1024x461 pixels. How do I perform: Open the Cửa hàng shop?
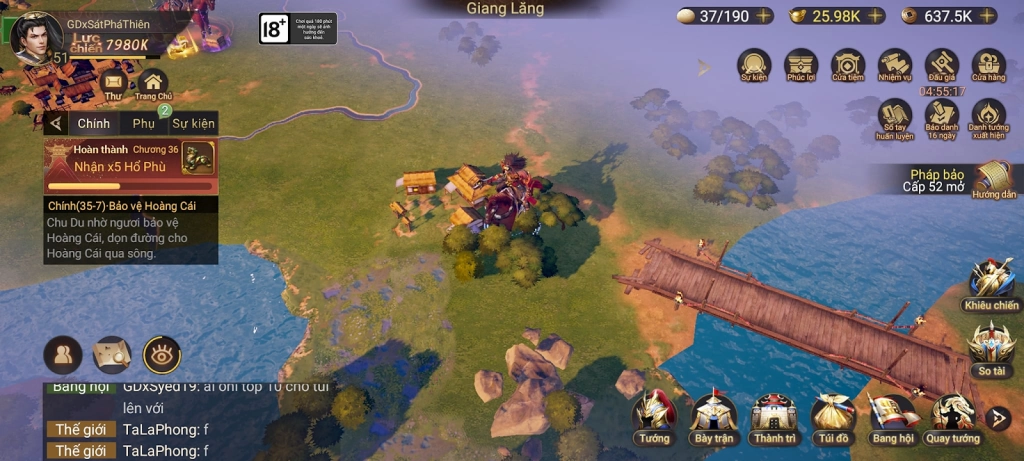point(988,65)
